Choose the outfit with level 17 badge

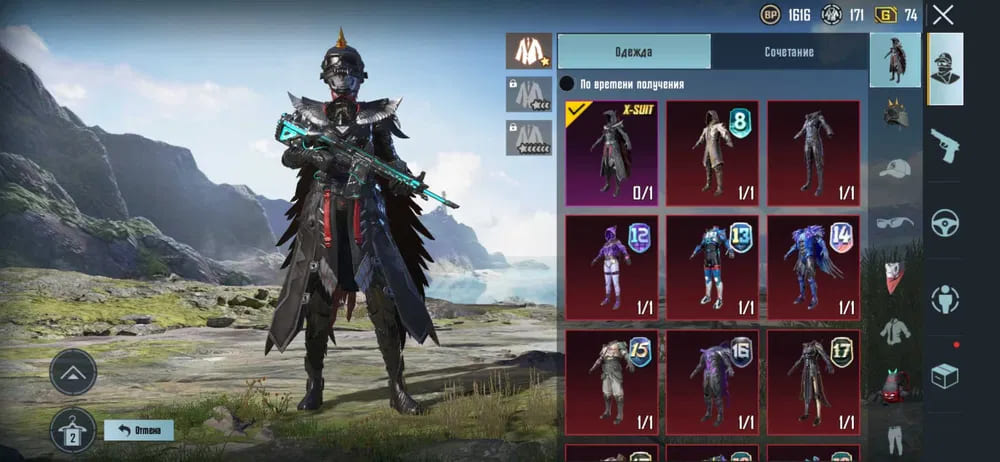pos(813,381)
